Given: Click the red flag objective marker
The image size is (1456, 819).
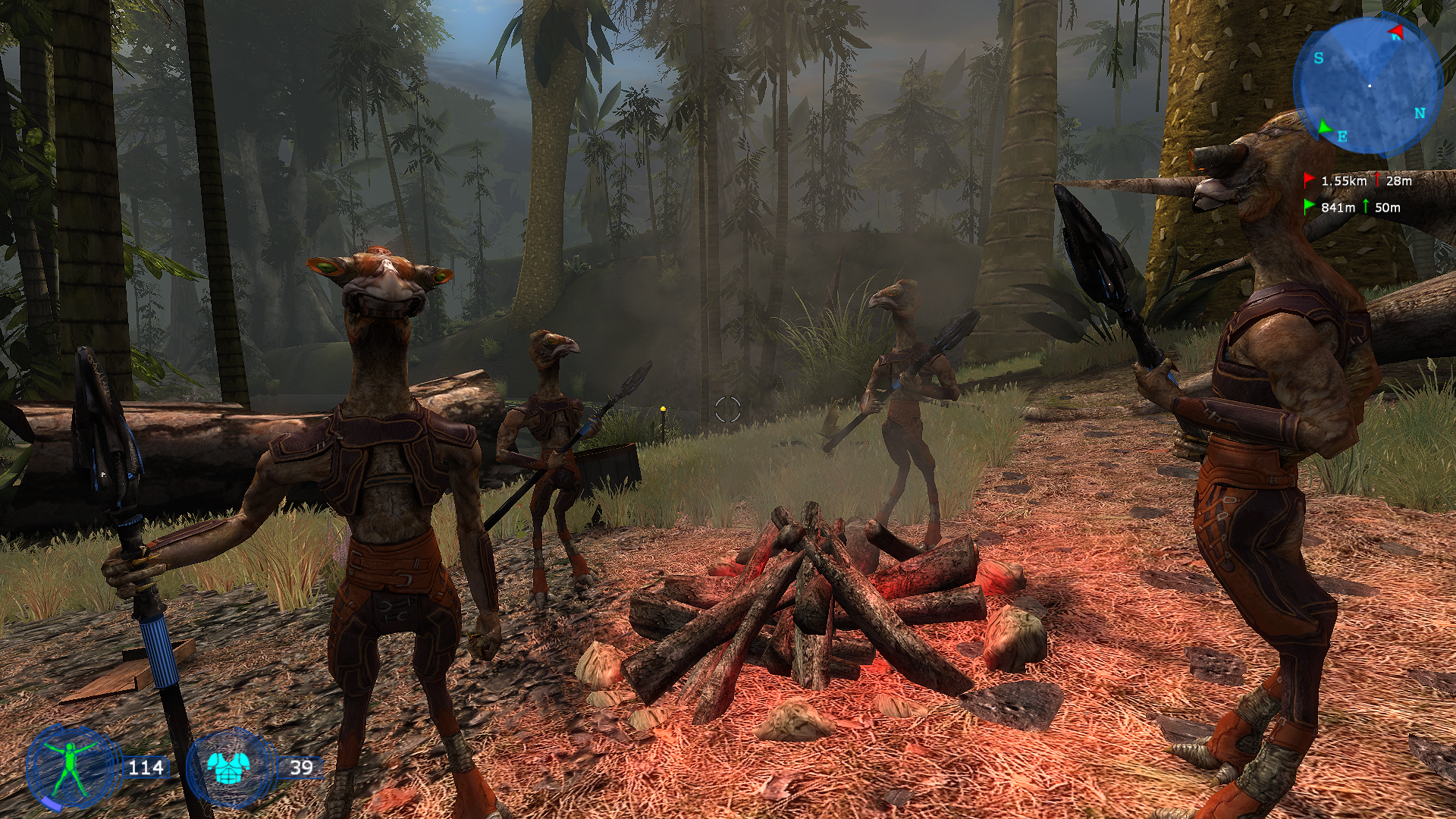Looking at the screenshot, I should click(1309, 180).
